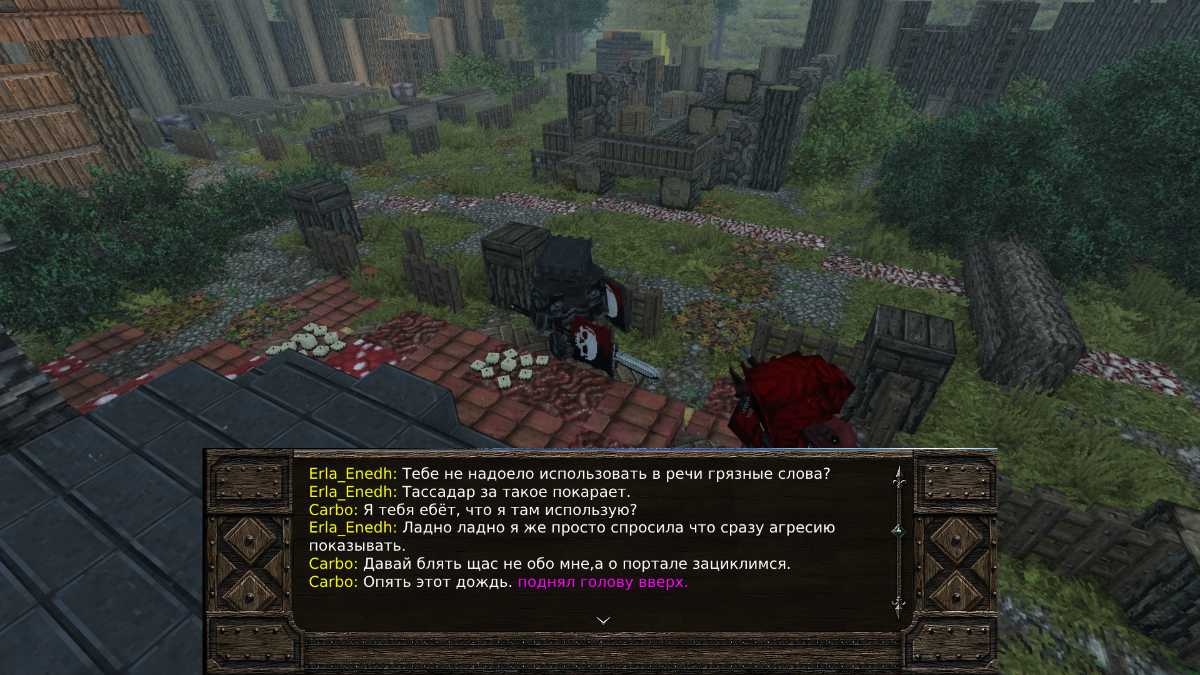Click the down chevron under the chat messages
1200x675 pixels.
[603, 620]
